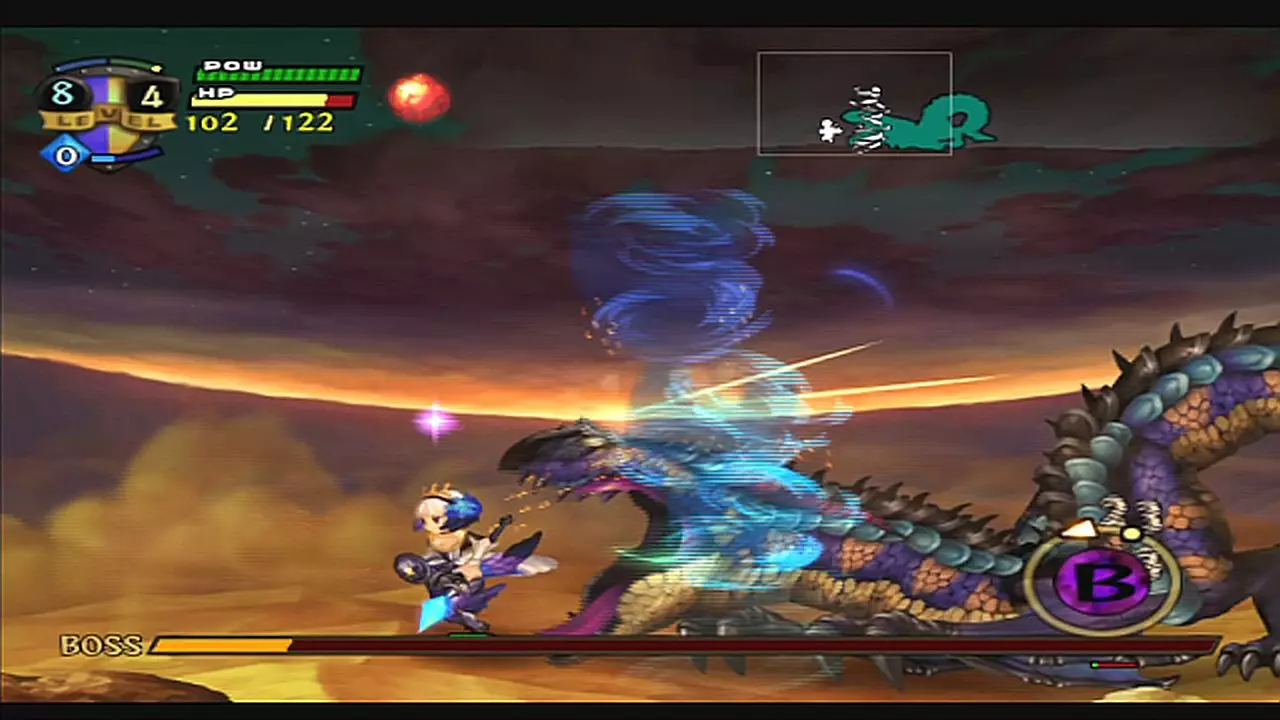
Task: Click the blue diamond 0 counter icon
Action: click(x=64, y=156)
